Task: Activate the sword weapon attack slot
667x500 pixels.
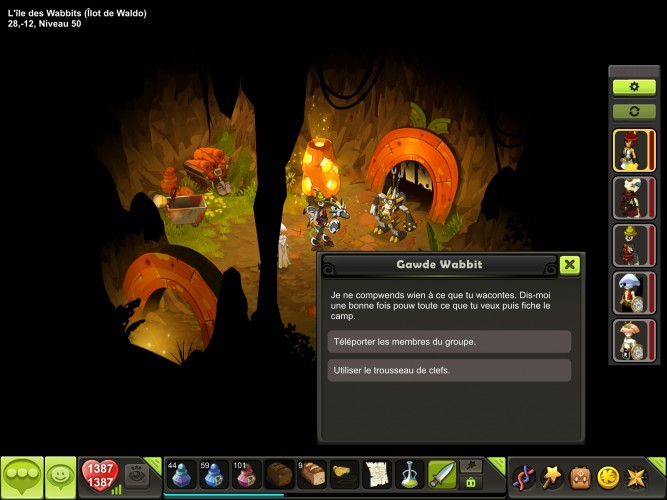Action: click(442, 474)
